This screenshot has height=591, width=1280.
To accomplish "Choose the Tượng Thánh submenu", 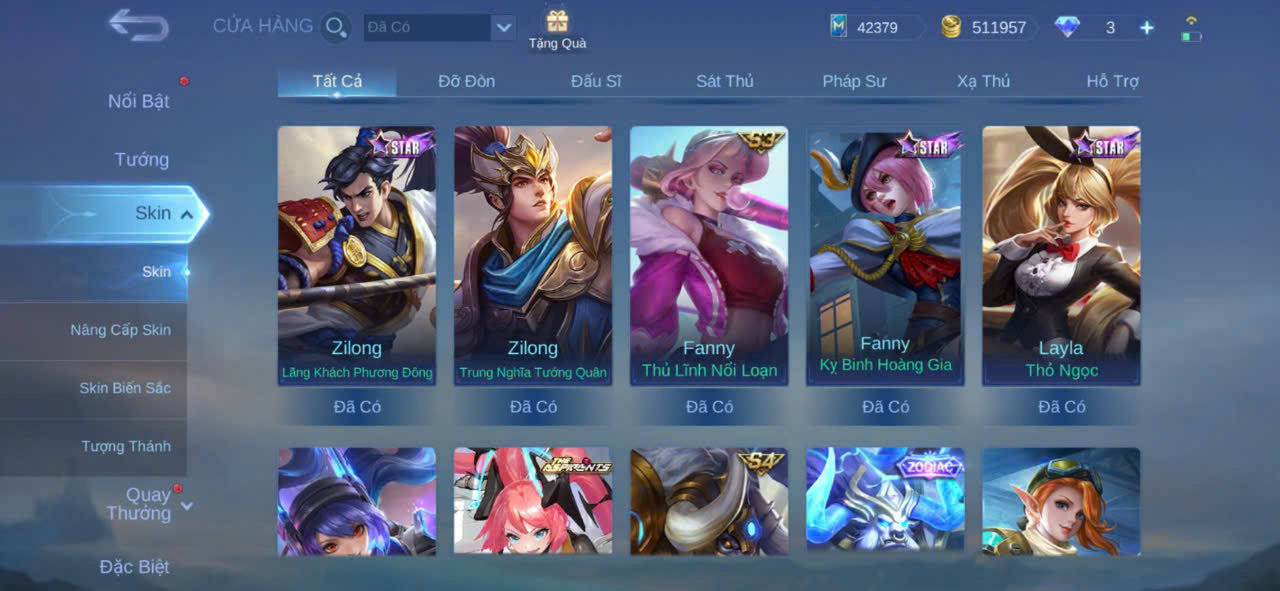I will (126, 446).
